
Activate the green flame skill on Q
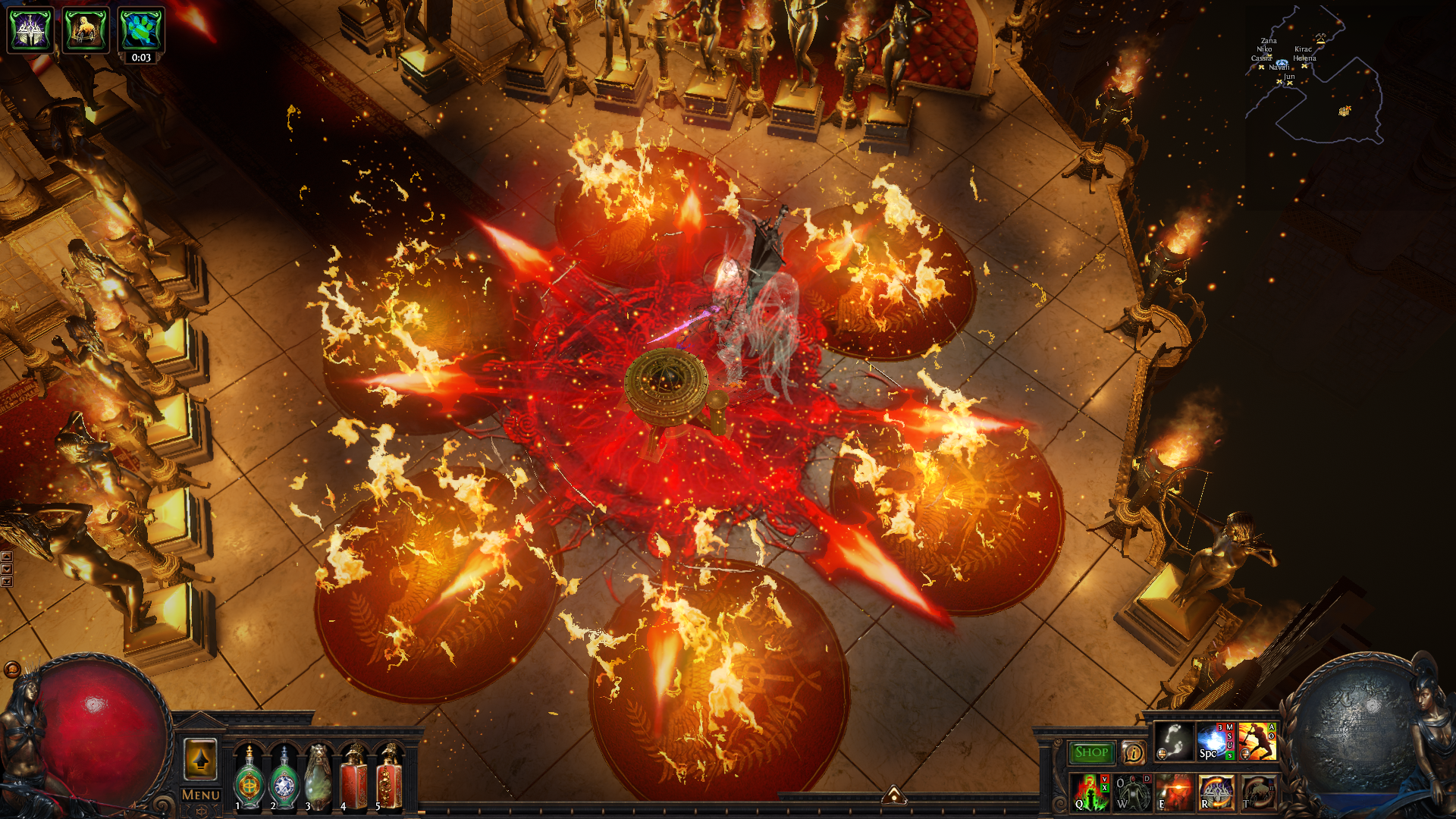[x=1090, y=792]
